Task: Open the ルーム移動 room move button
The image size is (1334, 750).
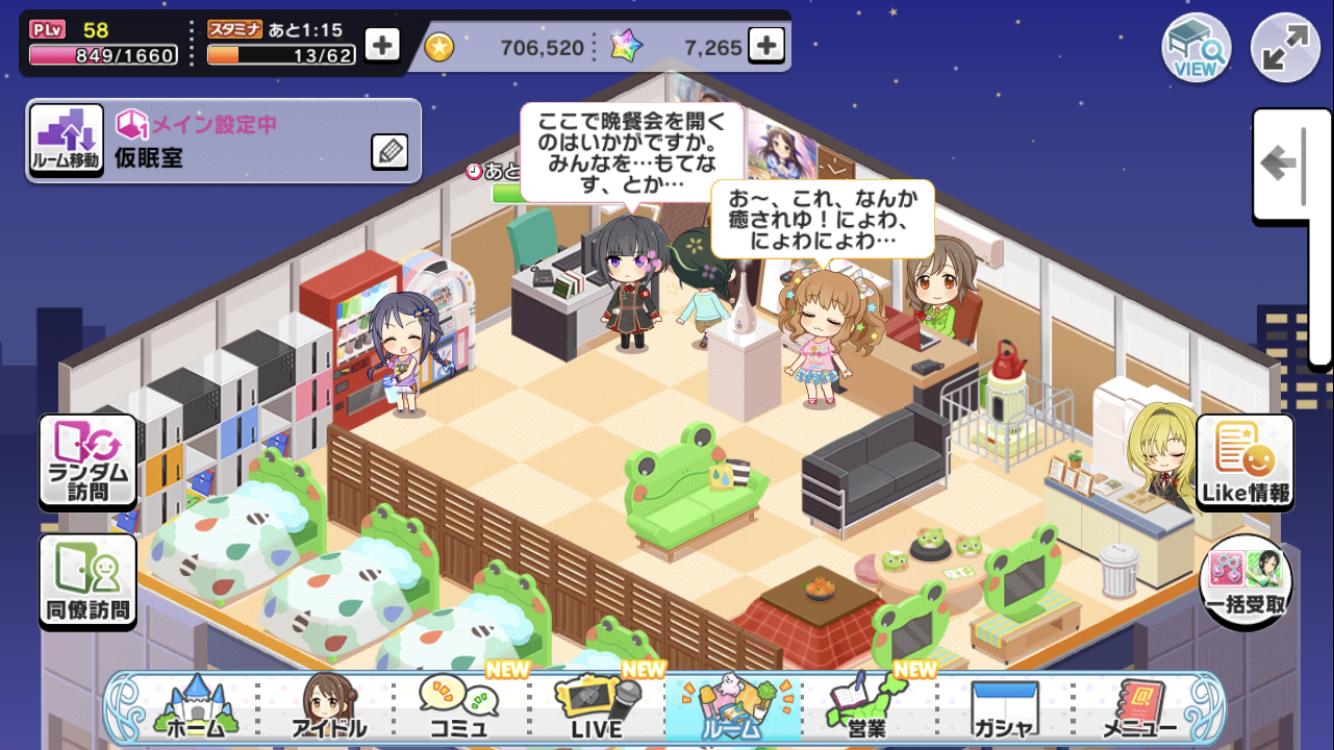Action: [x=66, y=141]
